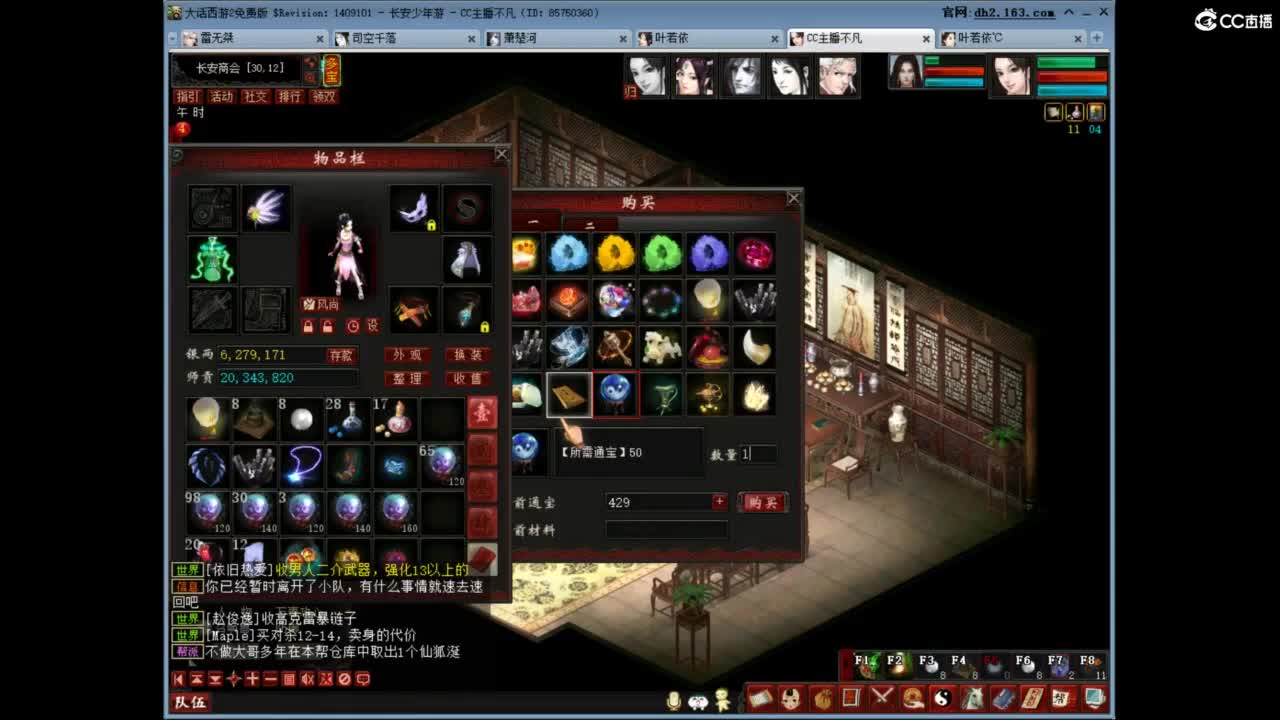Click the plus stepper next to 429
Screen dimensions: 1280x720
pyautogui.click(x=721, y=501)
